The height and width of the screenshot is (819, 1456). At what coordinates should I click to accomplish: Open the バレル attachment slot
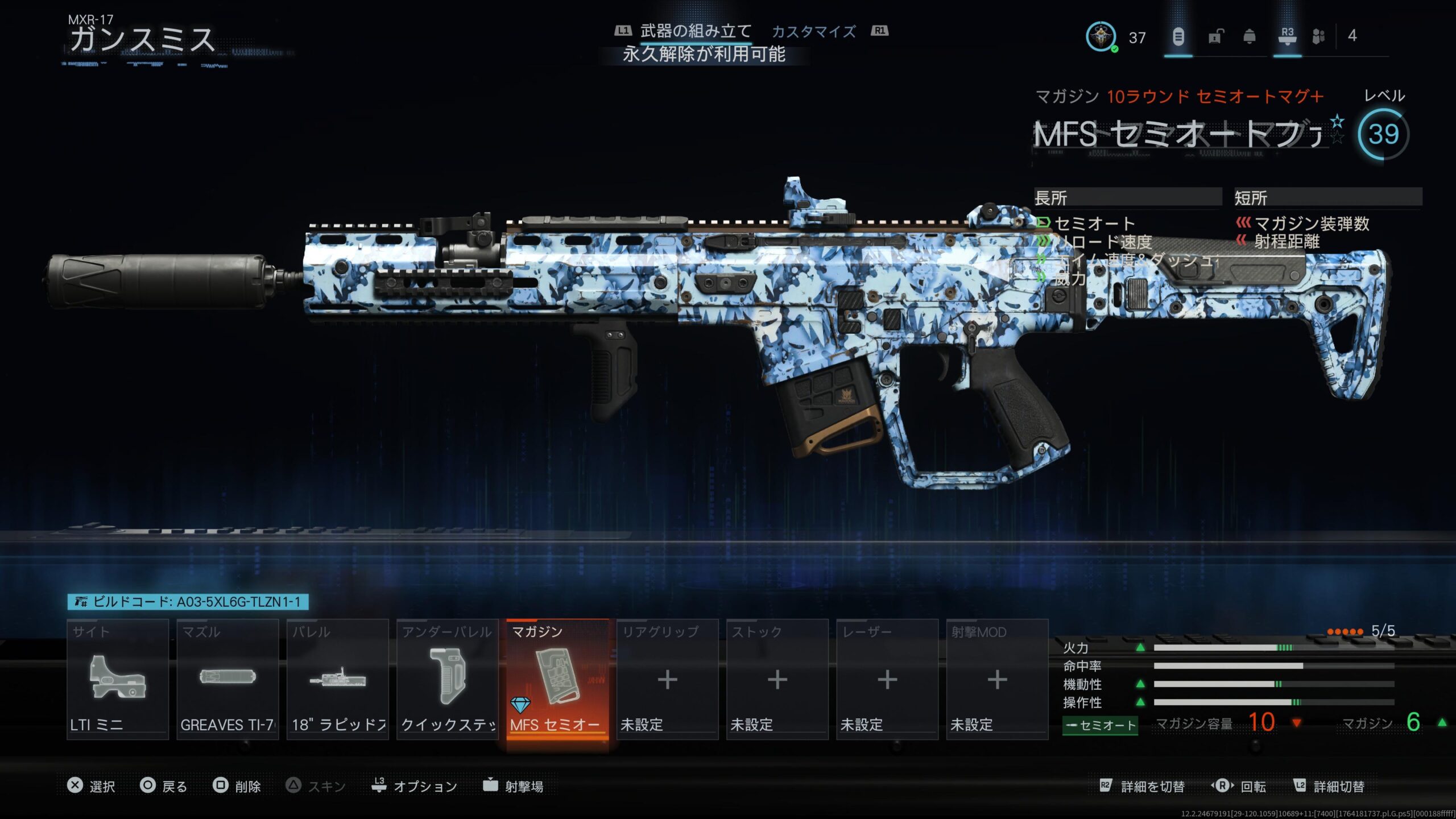click(338, 679)
